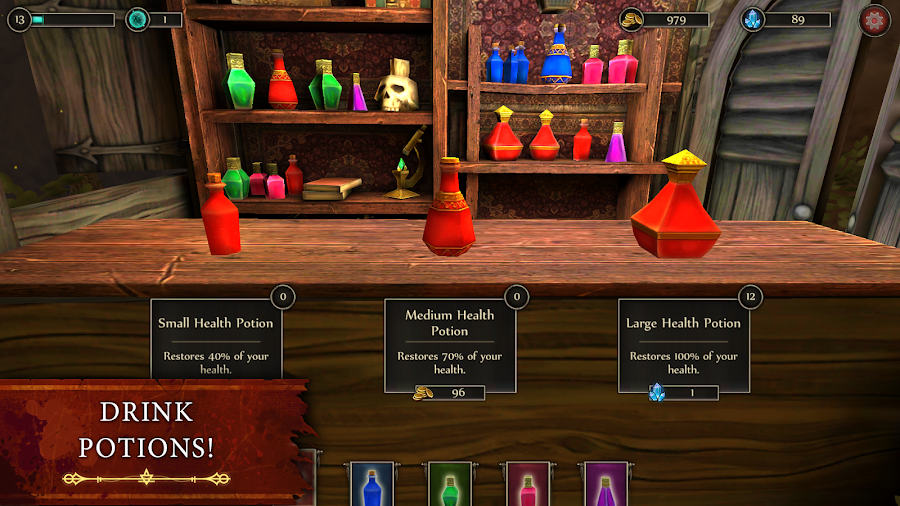Switch to the purple potion category banner

[606, 484]
